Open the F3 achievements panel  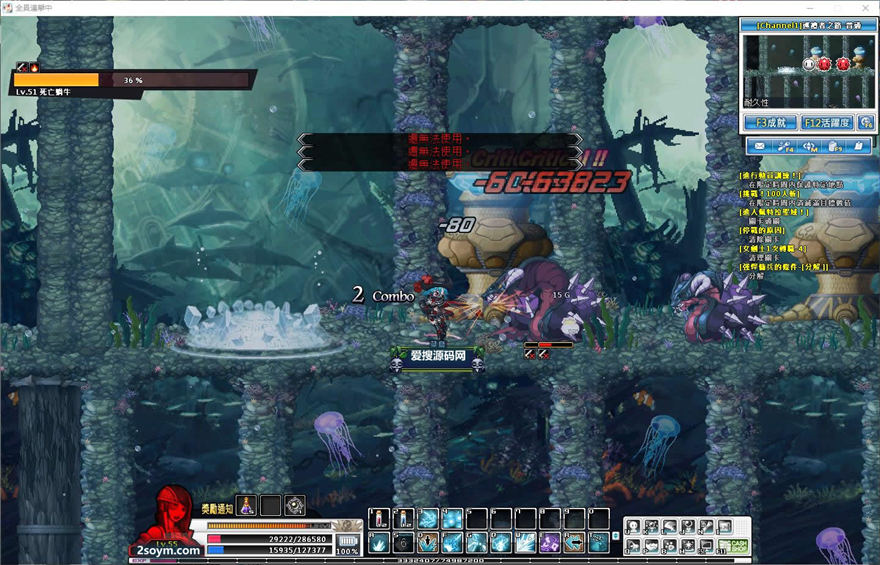coord(769,123)
